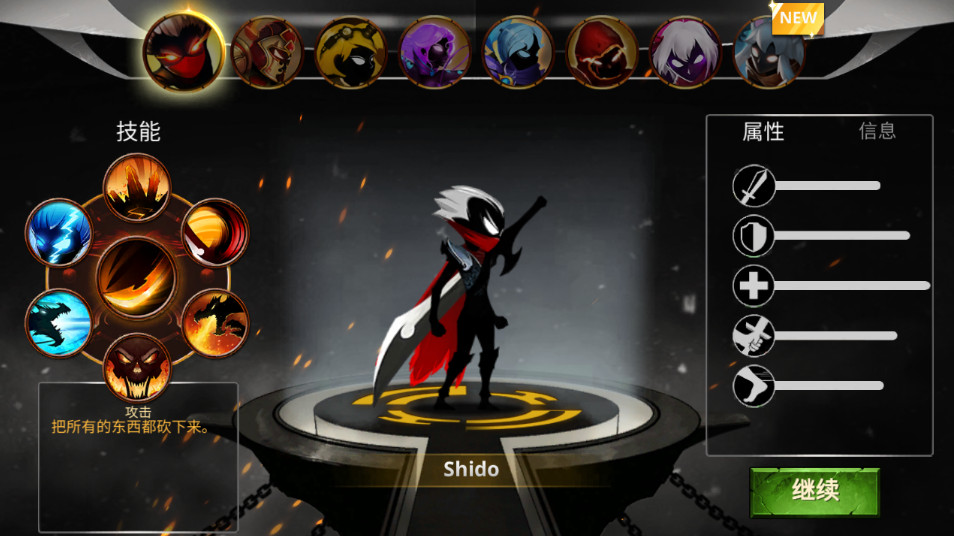The height and width of the screenshot is (536, 954).
Task: Pick the dark red hooded hero portrait
Action: (603, 51)
